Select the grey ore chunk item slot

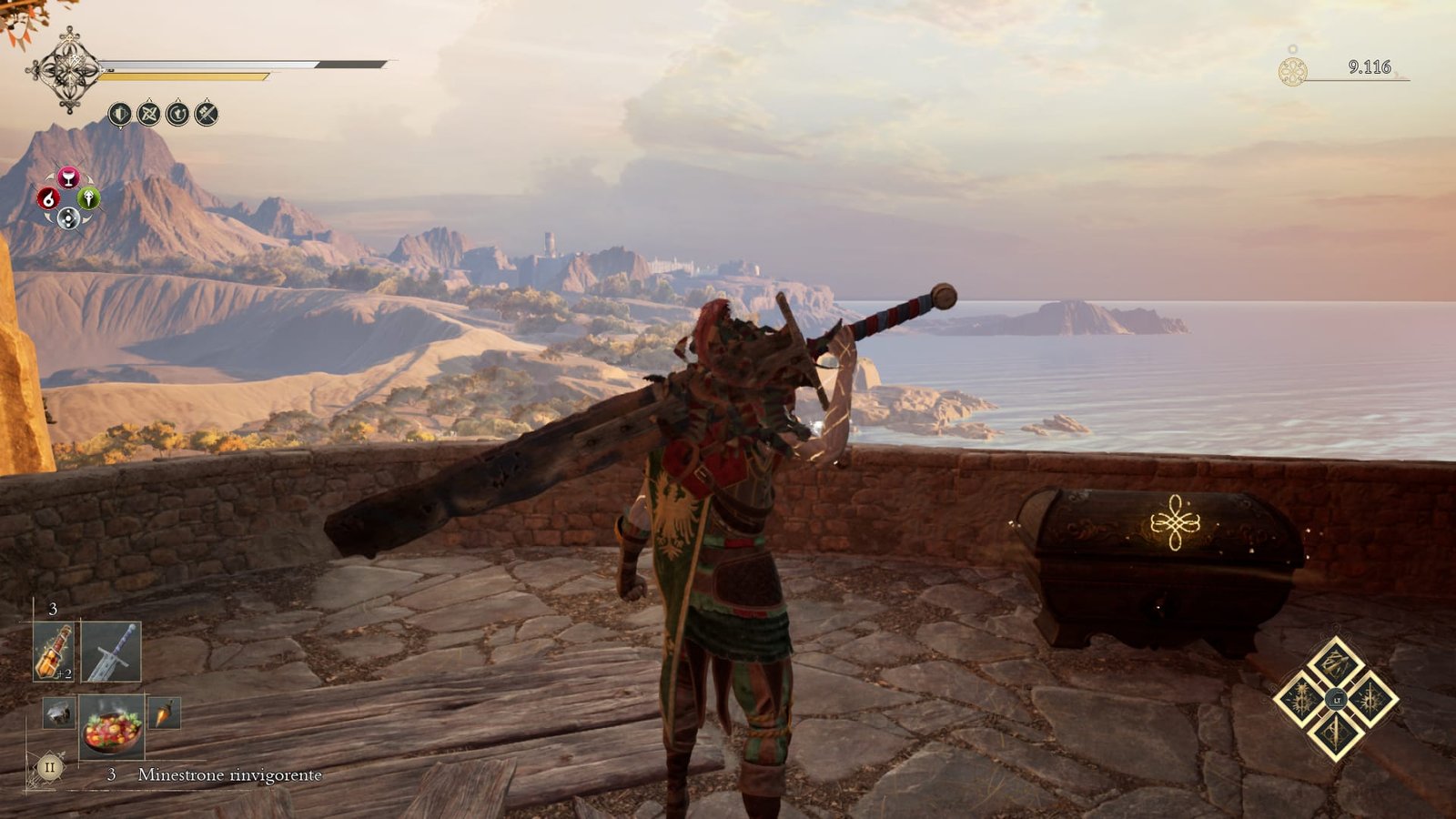58,713
